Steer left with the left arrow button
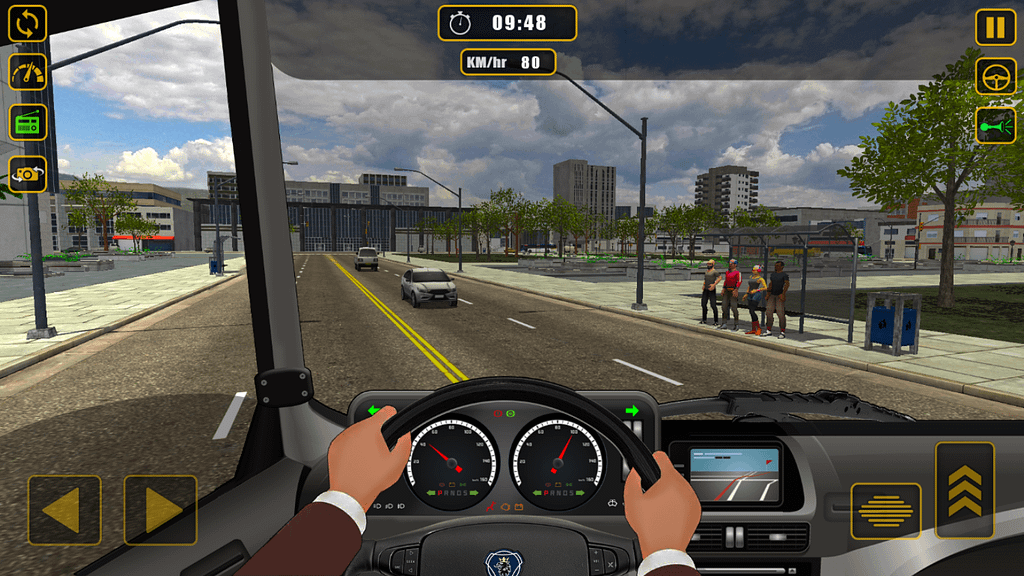This screenshot has height=576, width=1024. click(x=64, y=510)
